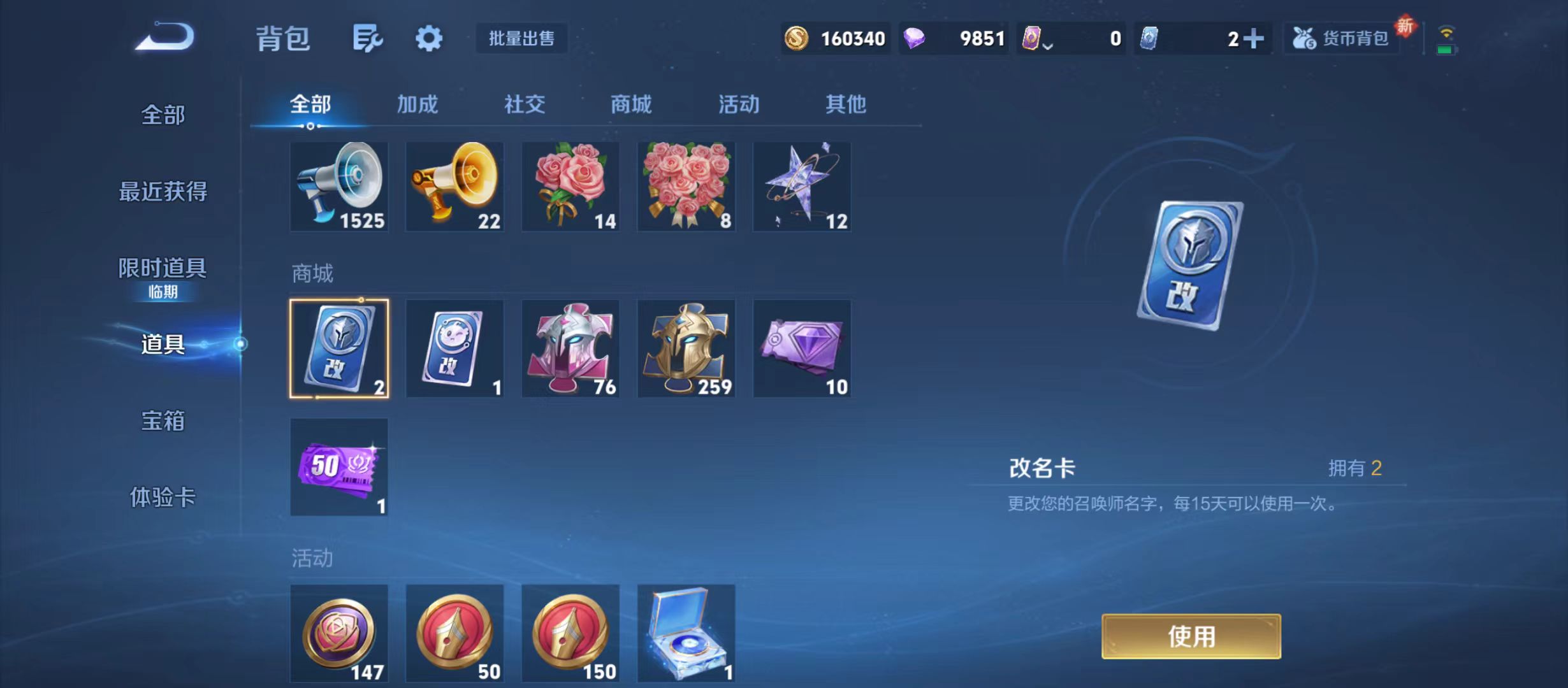Select the pink rose bouquet item
1568x688 pixels.
[x=570, y=187]
